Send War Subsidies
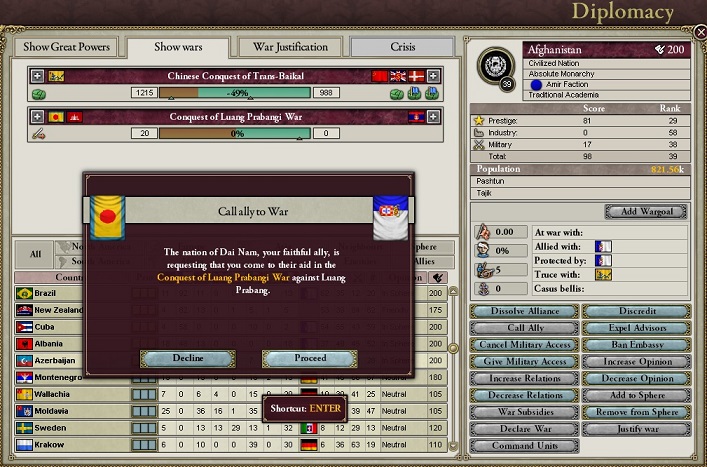707x467 pixels. point(523,413)
